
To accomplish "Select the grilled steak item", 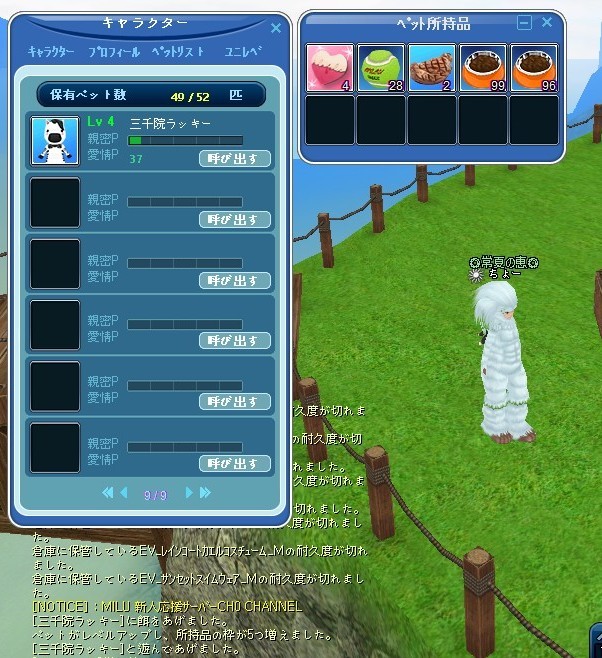I will [432, 69].
